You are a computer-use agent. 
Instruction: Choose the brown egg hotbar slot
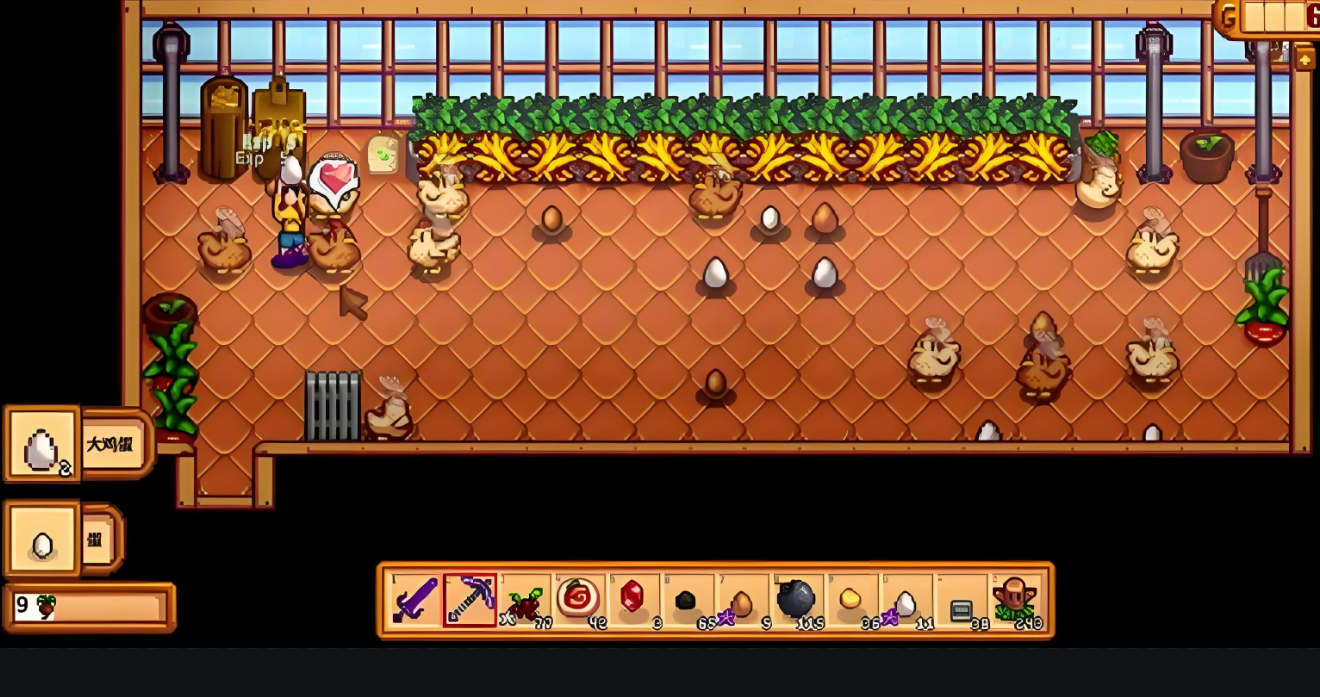[741, 600]
